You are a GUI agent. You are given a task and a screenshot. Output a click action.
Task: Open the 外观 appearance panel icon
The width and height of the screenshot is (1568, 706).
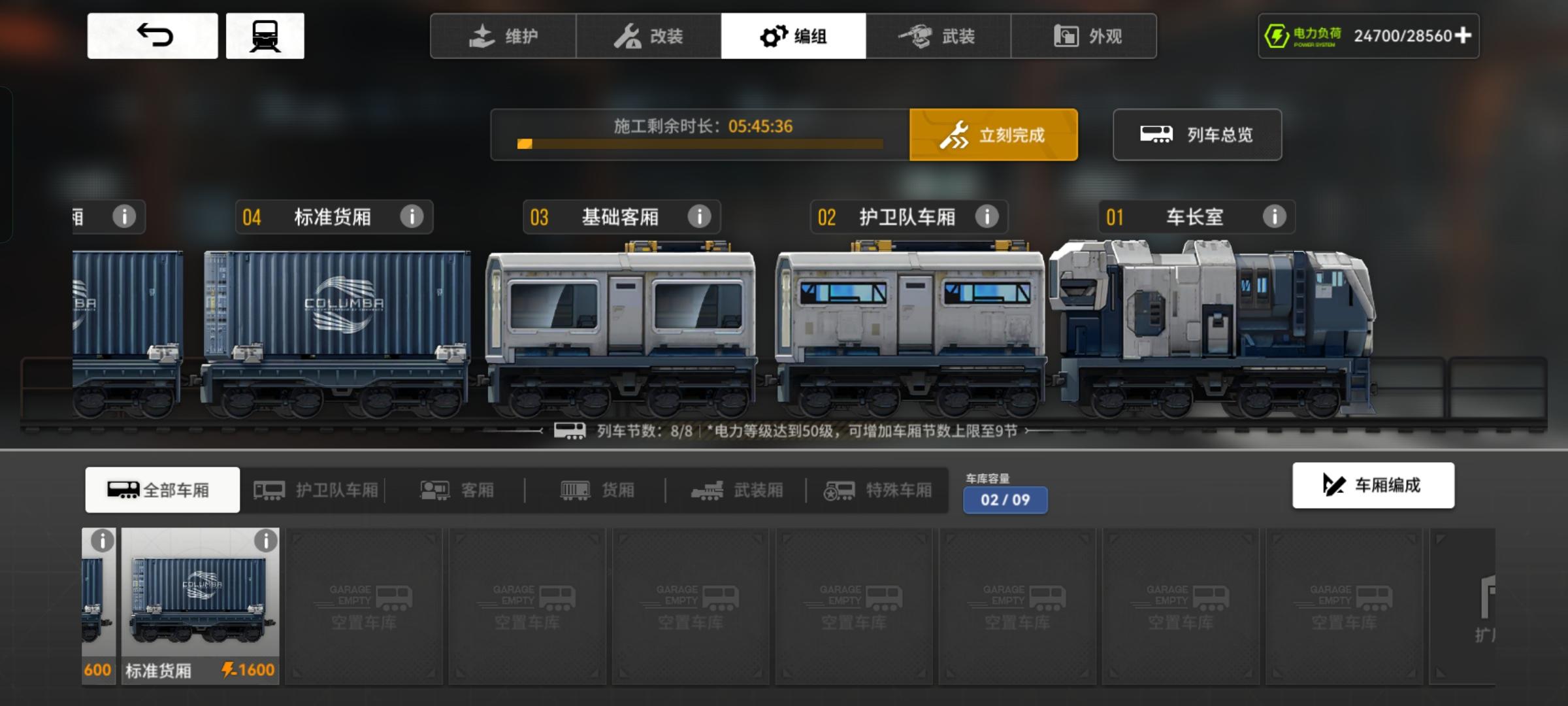[1066, 37]
